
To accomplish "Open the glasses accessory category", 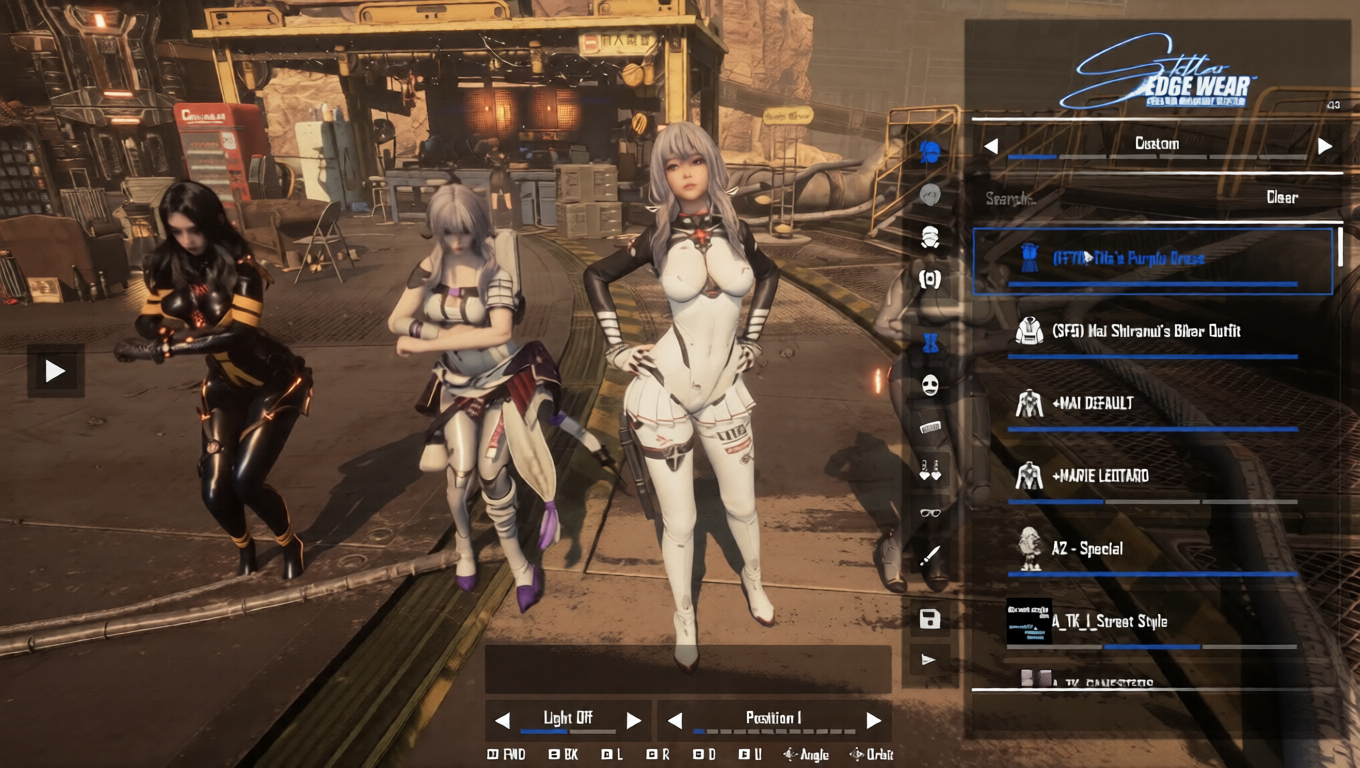I will [930, 513].
